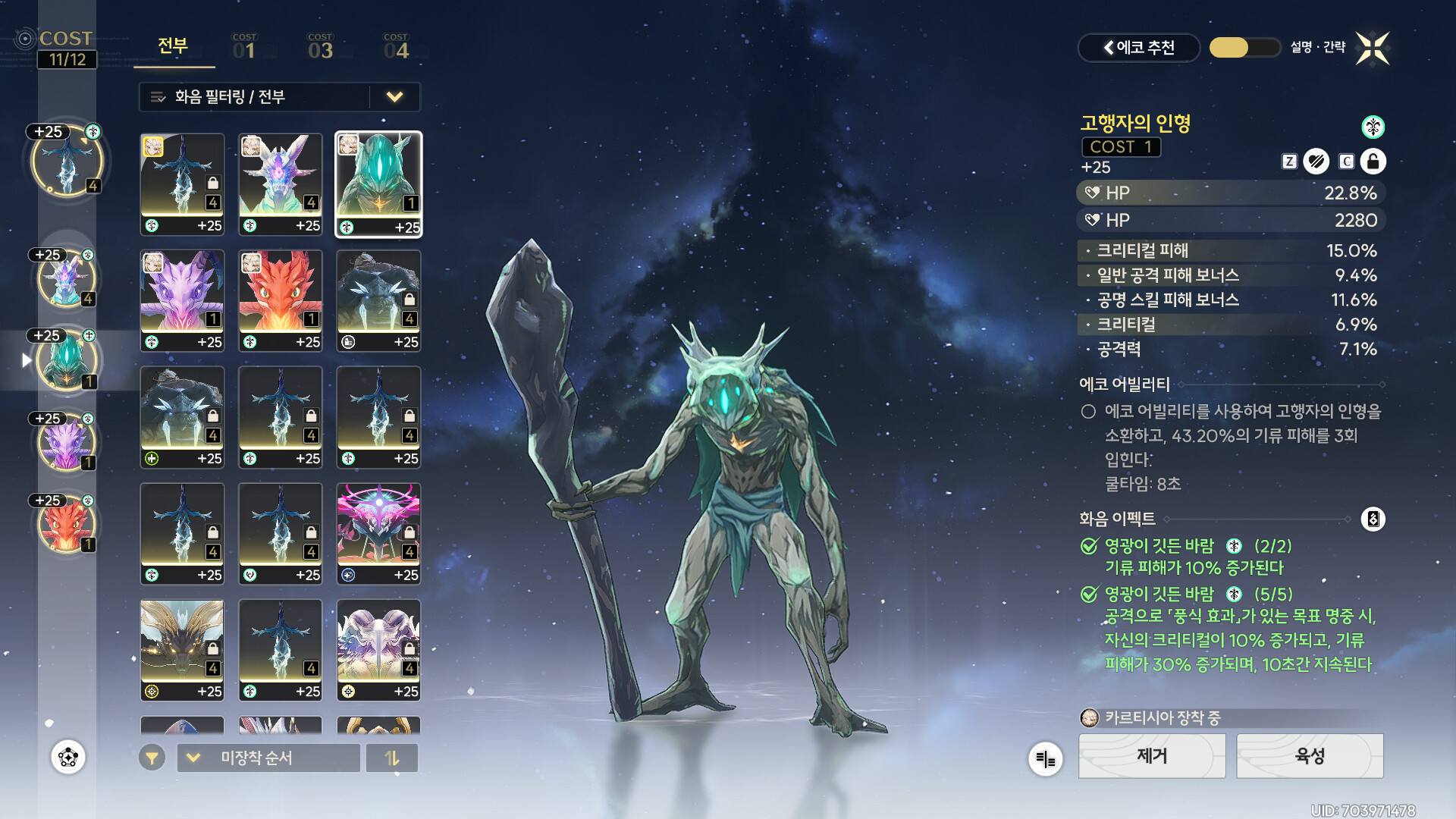
Task: Close the echo screen with X
Action: click(x=1373, y=49)
